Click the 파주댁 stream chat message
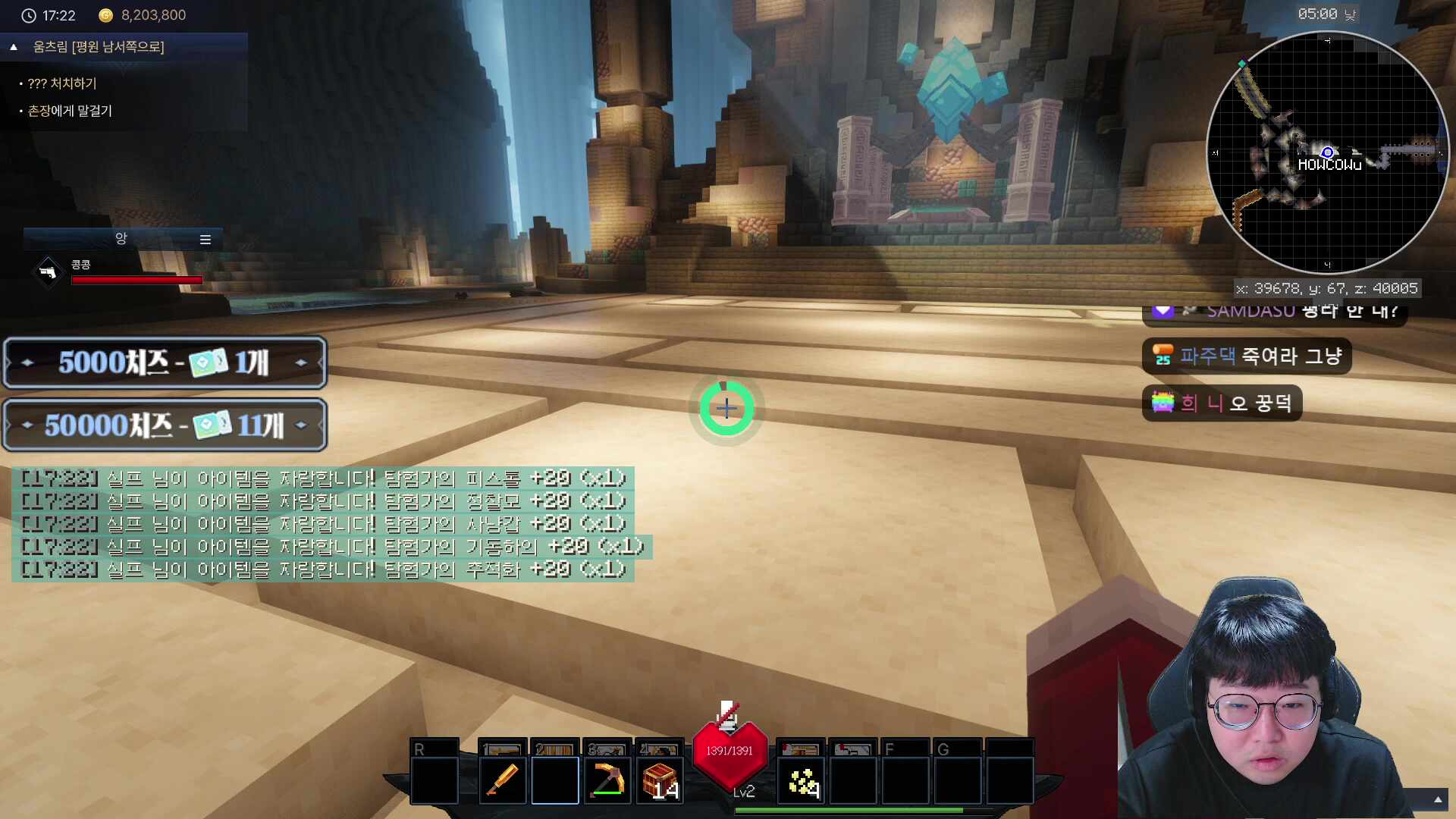This screenshot has height=819, width=1456. tap(1247, 356)
